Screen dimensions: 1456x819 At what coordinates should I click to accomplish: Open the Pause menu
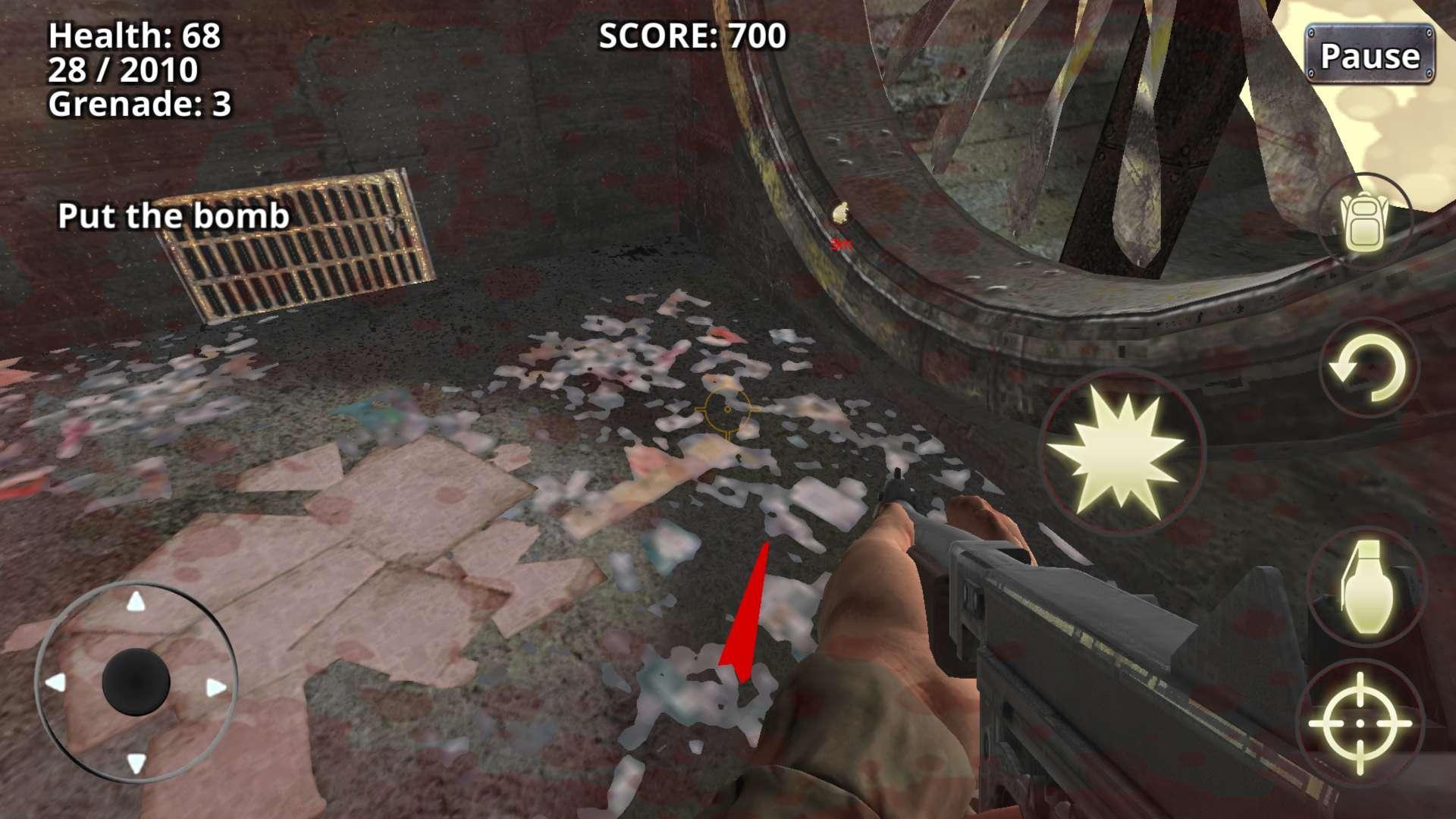tap(1369, 53)
